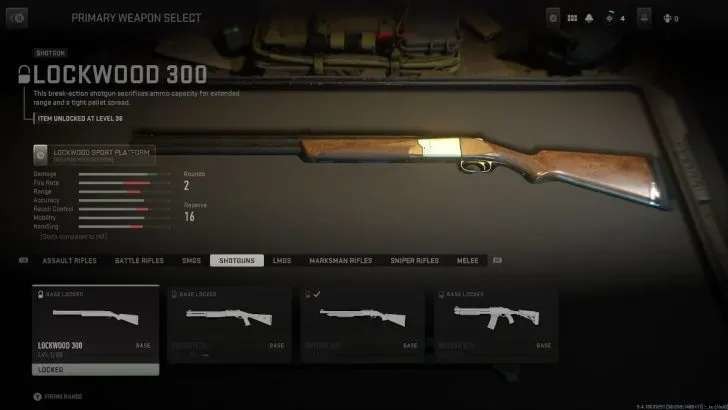Screen dimensions: 728x410
Task: Open the grid menu icon in top bar
Action: pyautogui.click(x=572, y=17)
